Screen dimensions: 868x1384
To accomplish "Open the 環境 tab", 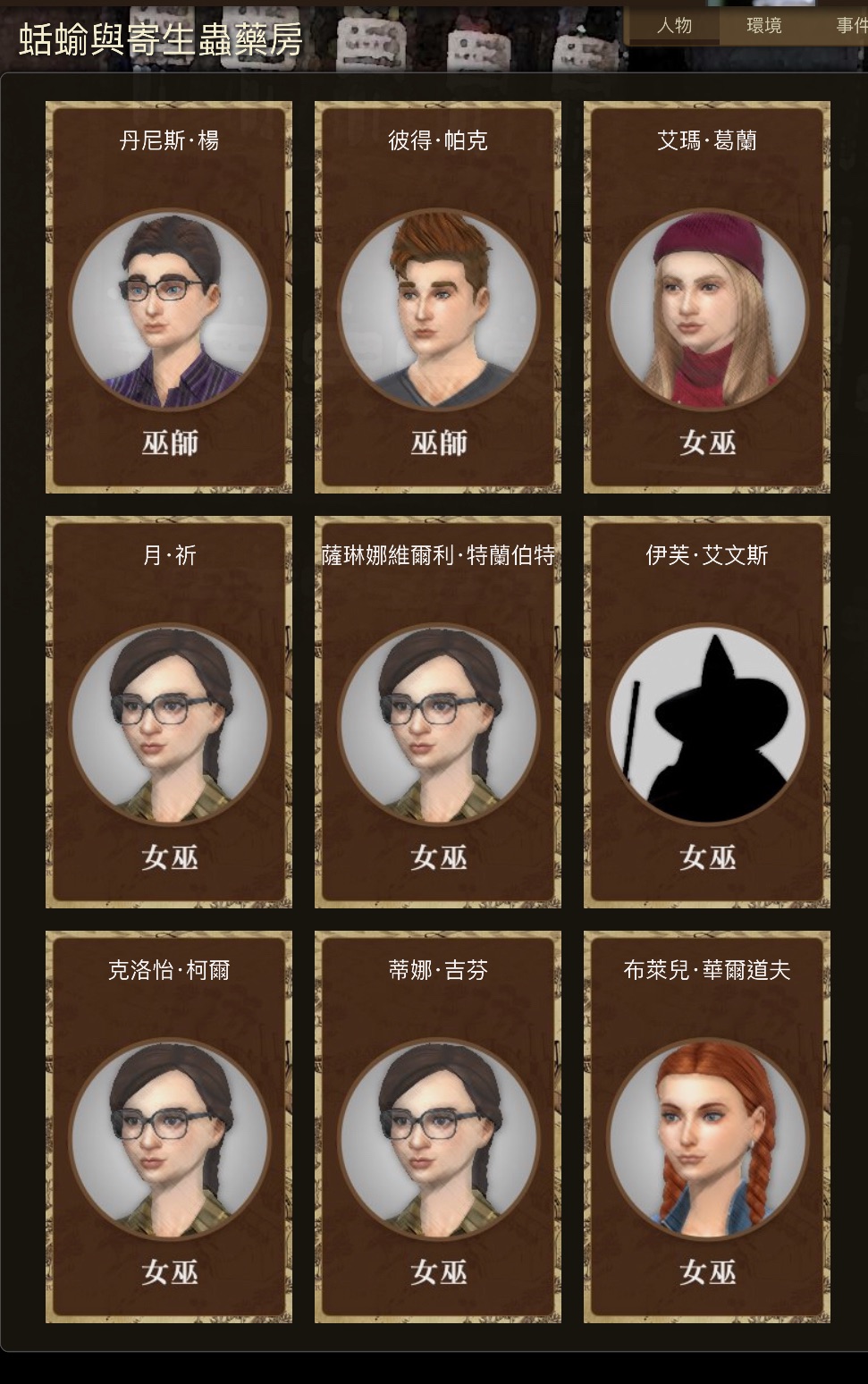I will coord(764,26).
